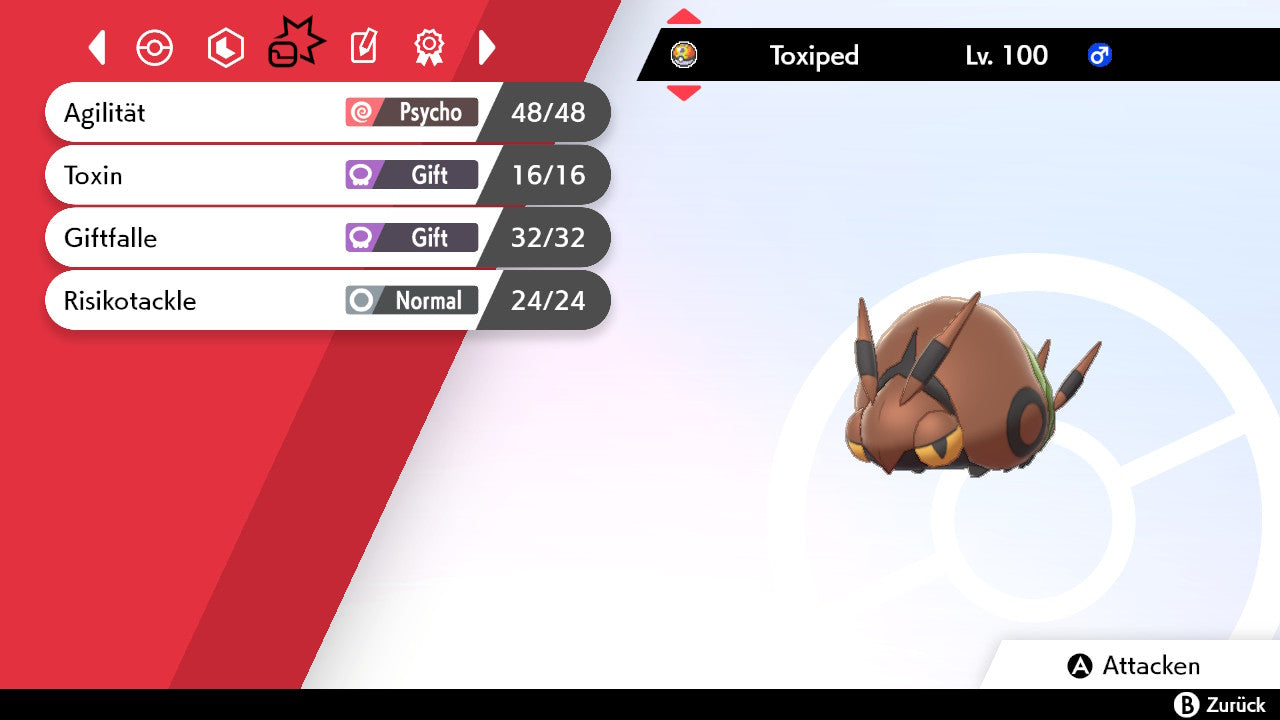Open the hexagon stats tab
Image resolution: width=1280 pixels, height=720 pixels.
[x=225, y=48]
